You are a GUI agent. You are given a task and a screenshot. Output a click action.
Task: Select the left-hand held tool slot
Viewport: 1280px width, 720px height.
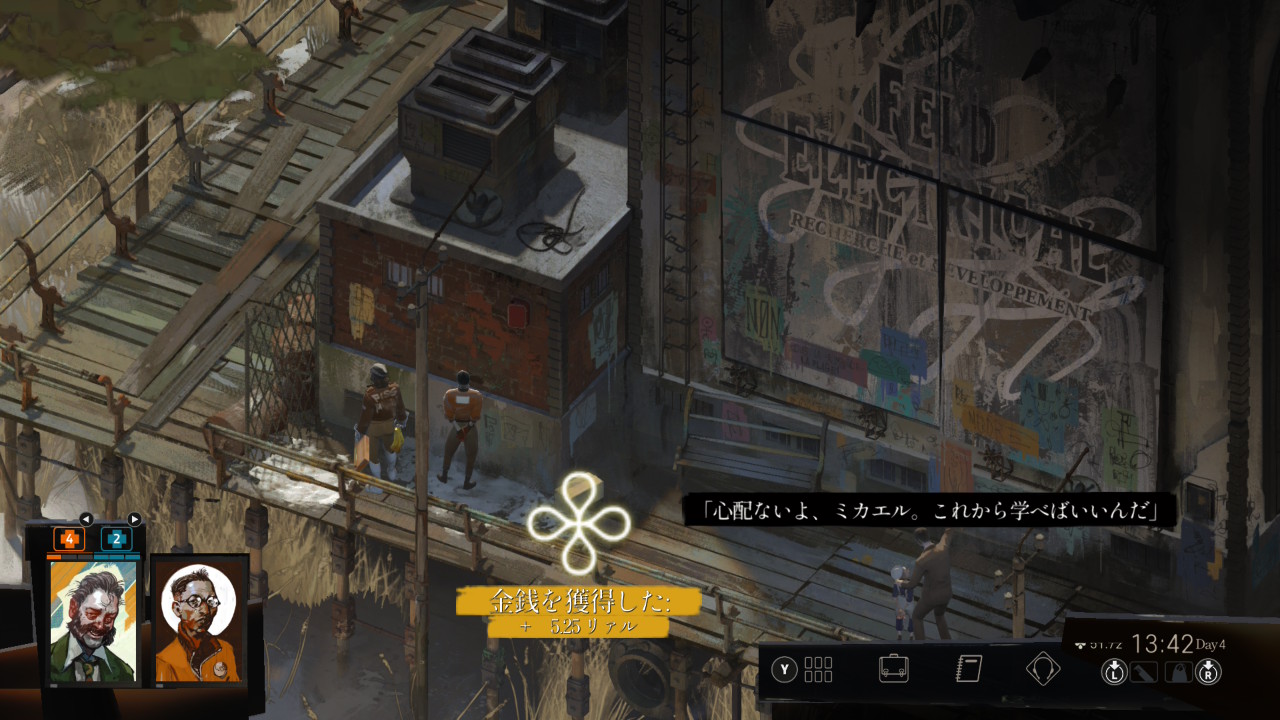1142,672
